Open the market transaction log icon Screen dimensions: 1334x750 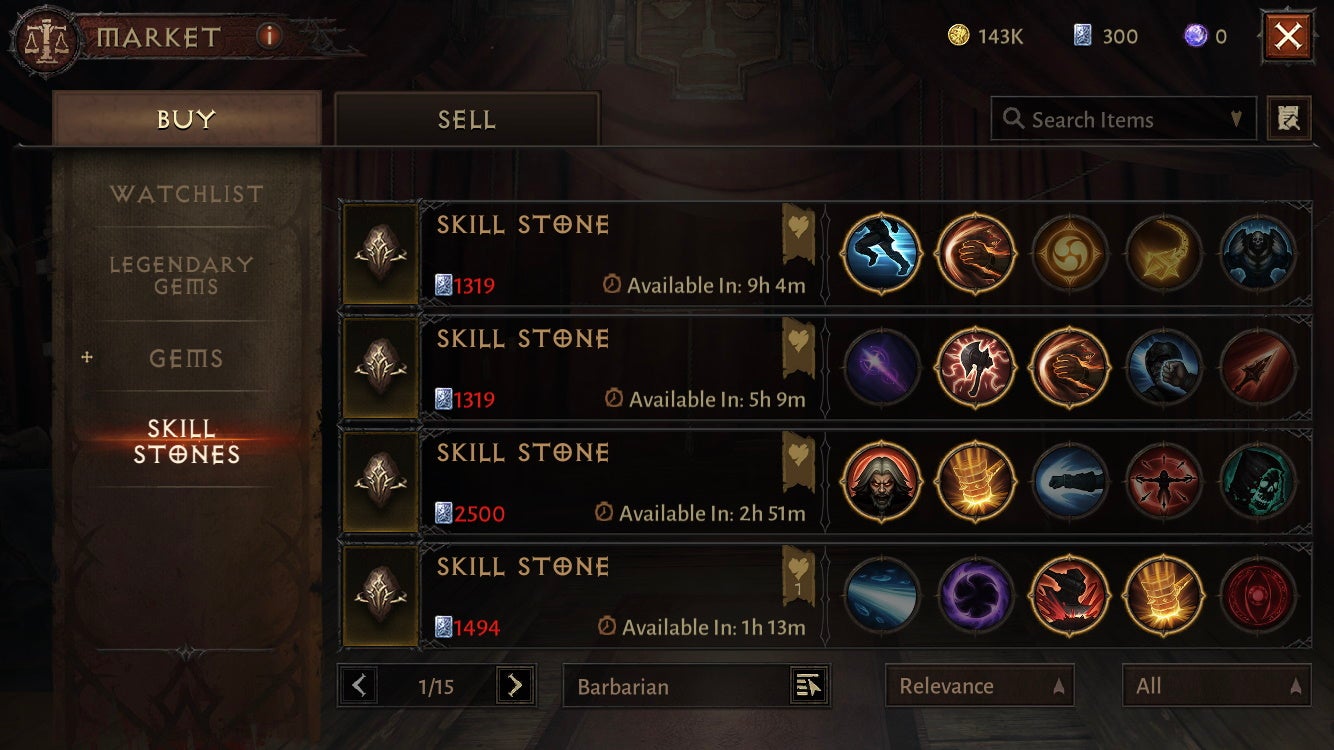click(1289, 118)
